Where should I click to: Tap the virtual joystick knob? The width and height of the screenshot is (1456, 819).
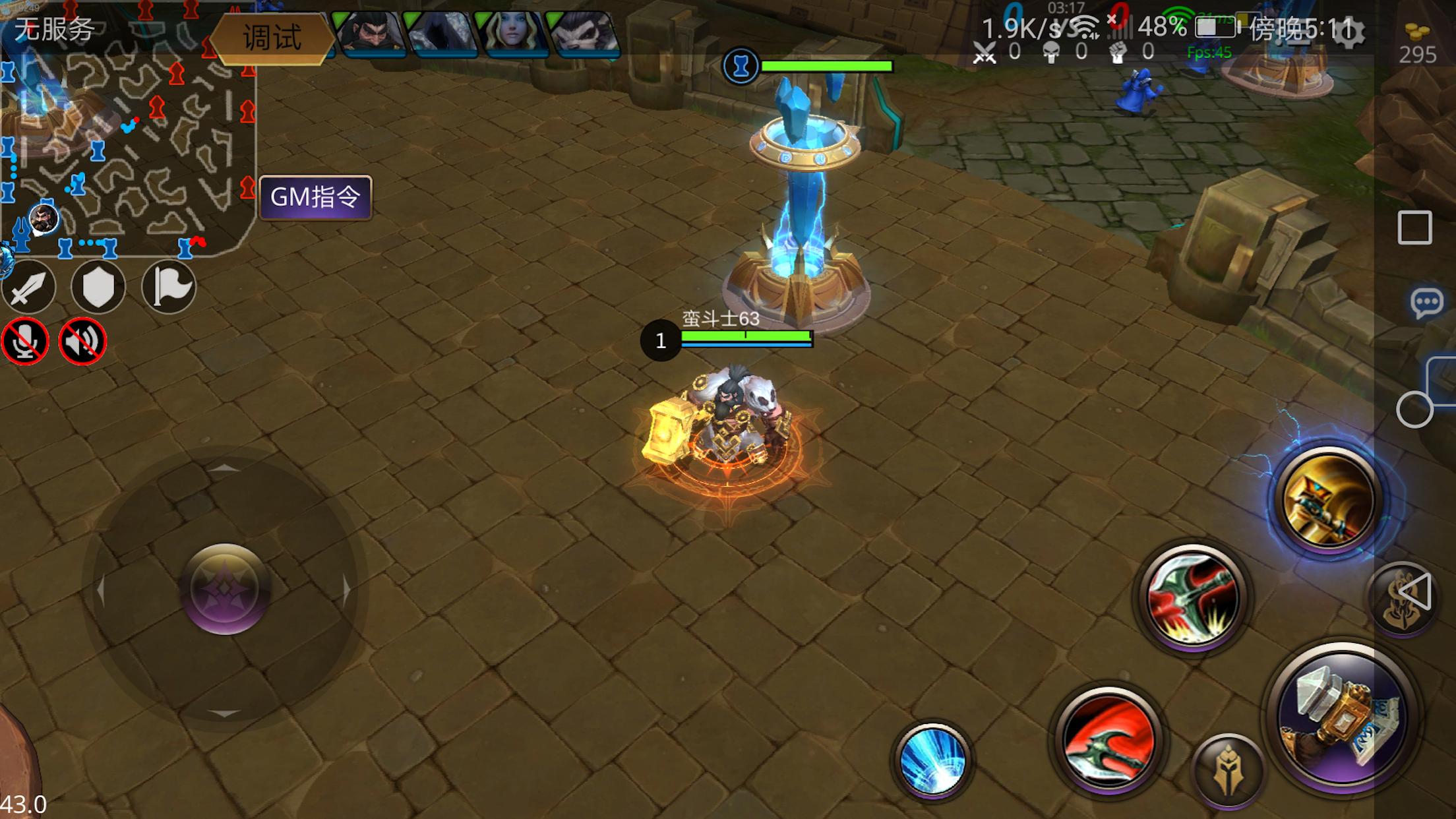click(x=225, y=589)
